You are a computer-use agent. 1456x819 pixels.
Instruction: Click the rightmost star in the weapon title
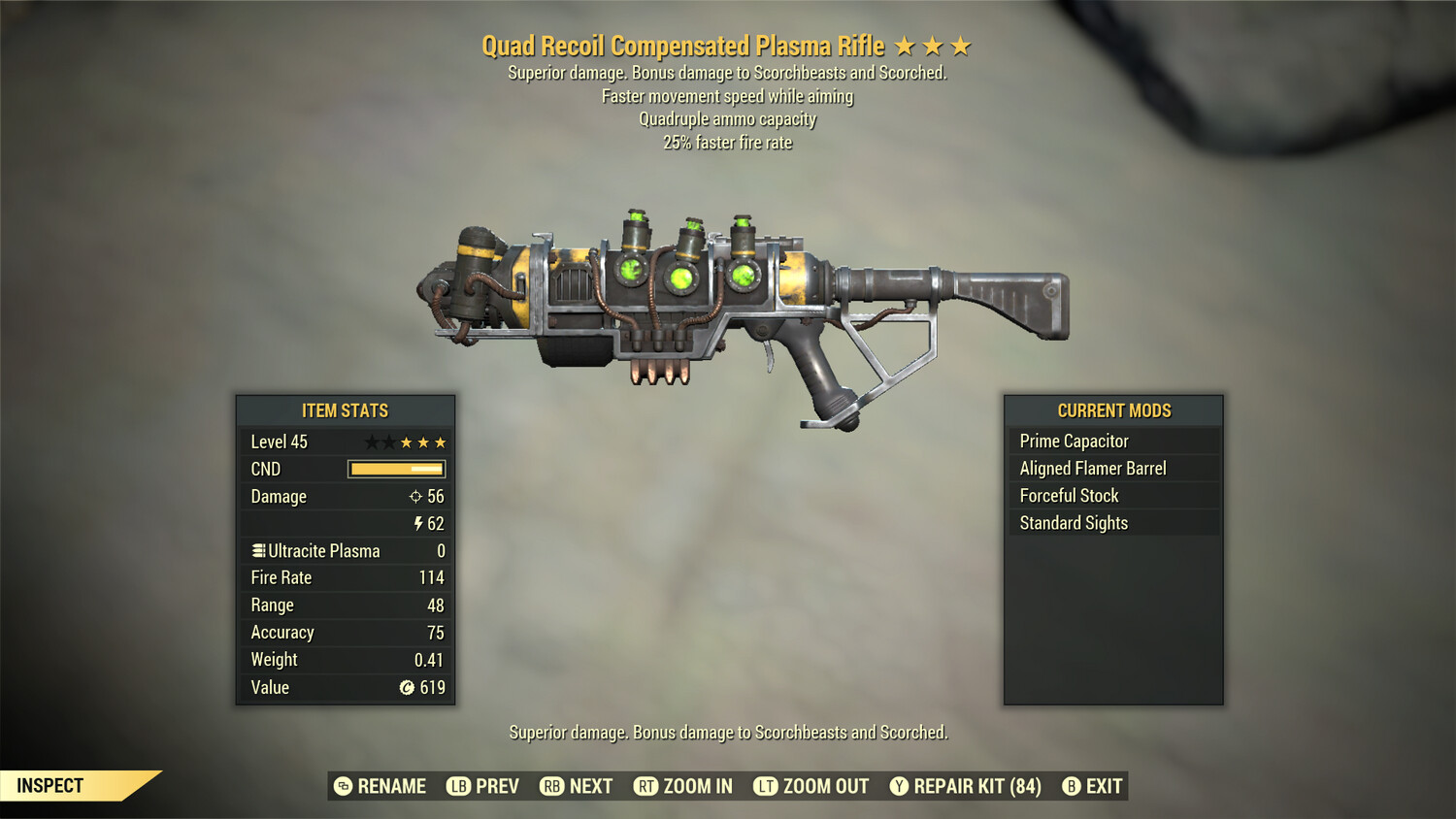[960, 44]
